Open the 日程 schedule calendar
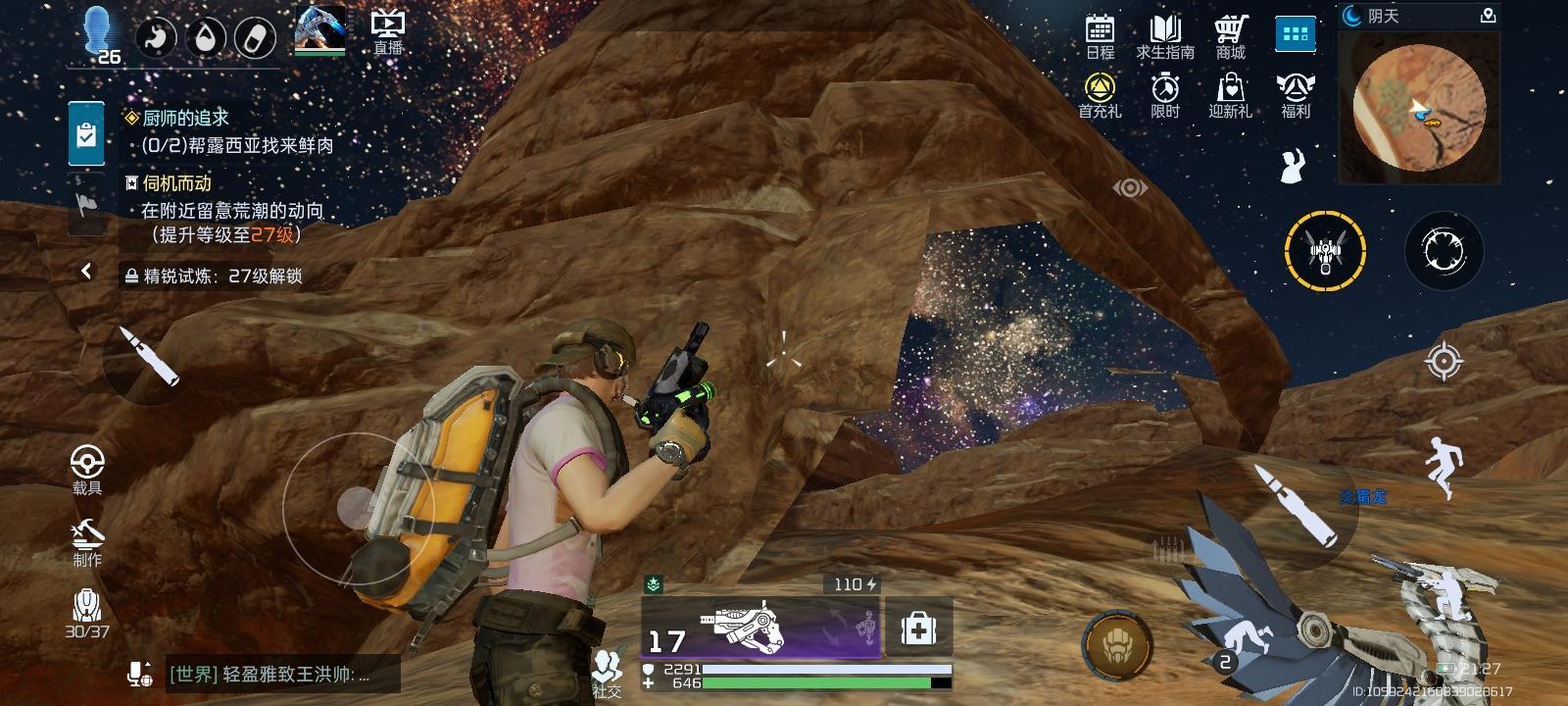Viewport: 1568px width, 706px height. coord(1100,37)
